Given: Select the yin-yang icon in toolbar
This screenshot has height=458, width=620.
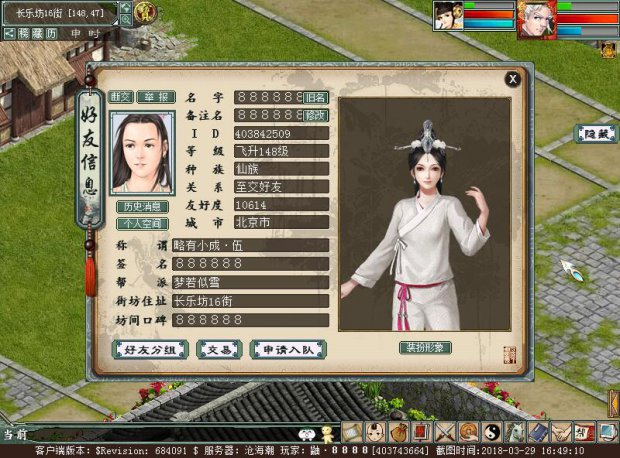Looking at the screenshot, I should tap(491, 432).
